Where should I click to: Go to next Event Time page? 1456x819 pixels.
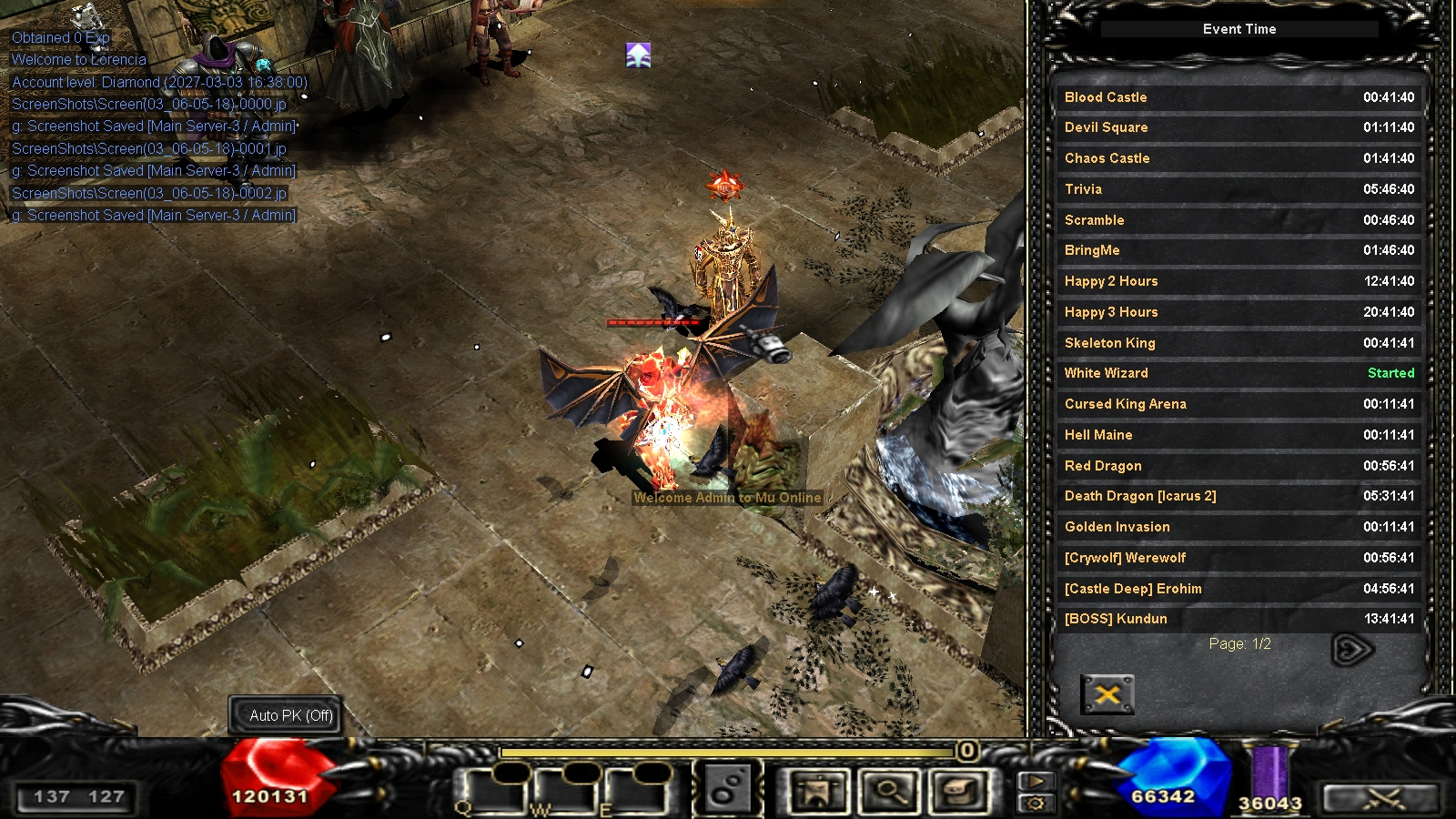pyautogui.click(x=1351, y=649)
